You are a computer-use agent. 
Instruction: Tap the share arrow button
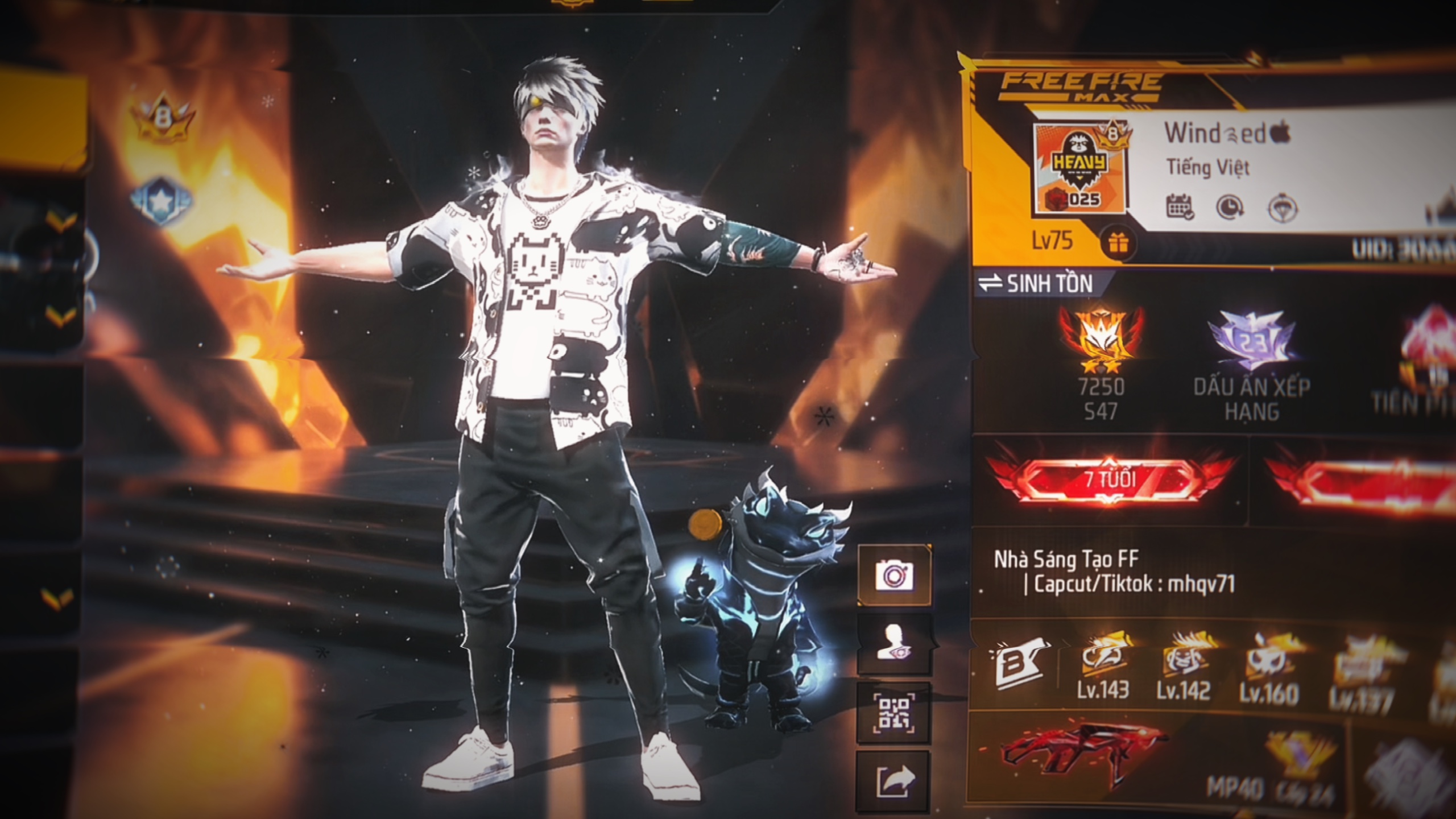pyautogui.click(x=894, y=781)
